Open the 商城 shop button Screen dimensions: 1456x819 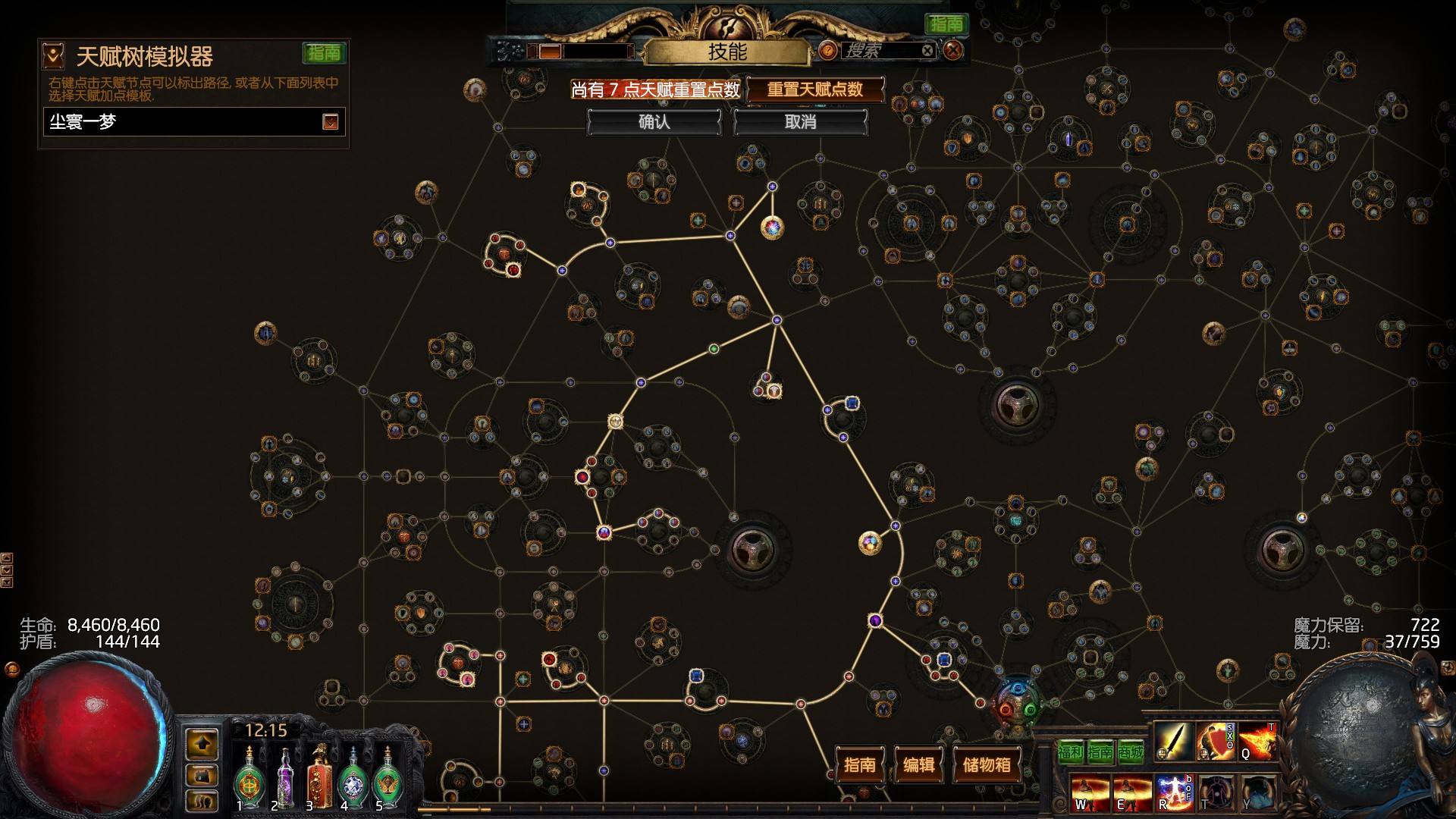pos(1130,752)
